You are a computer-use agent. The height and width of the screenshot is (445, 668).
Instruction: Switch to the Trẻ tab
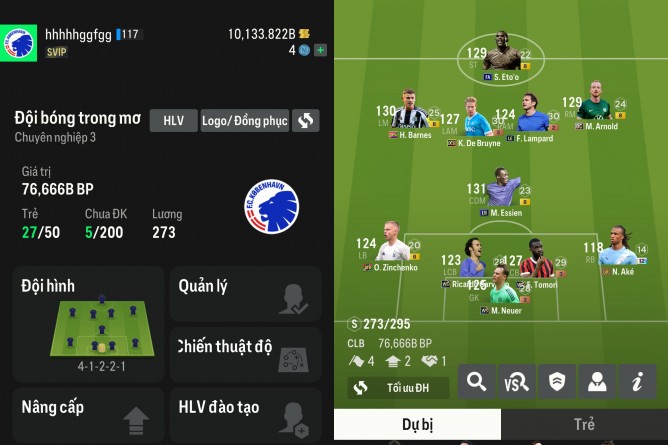tap(584, 424)
